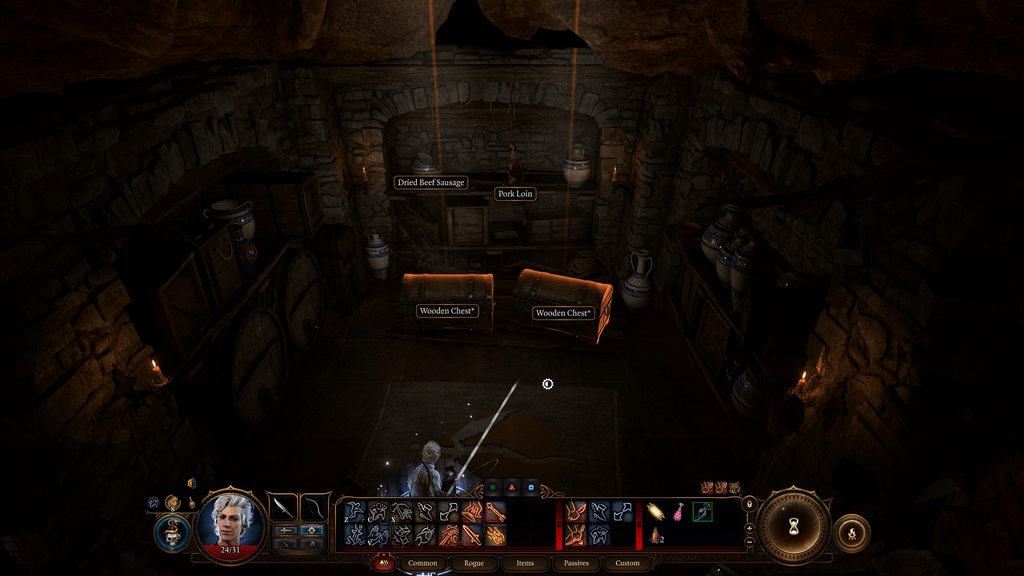
Task: Pick up the Pork Loin label
Action: [x=515, y=193]
